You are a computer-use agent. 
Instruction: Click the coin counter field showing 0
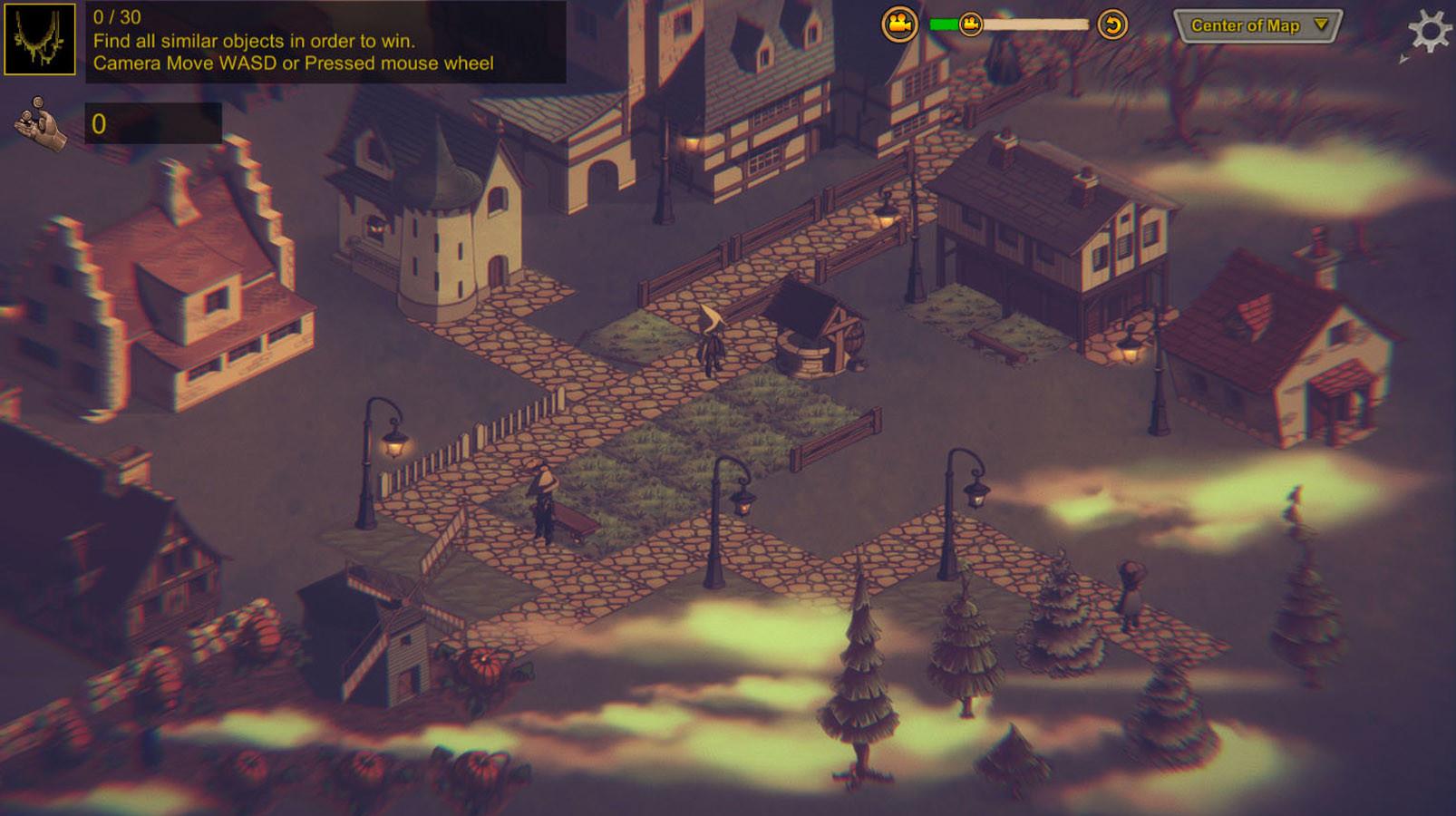152,124
